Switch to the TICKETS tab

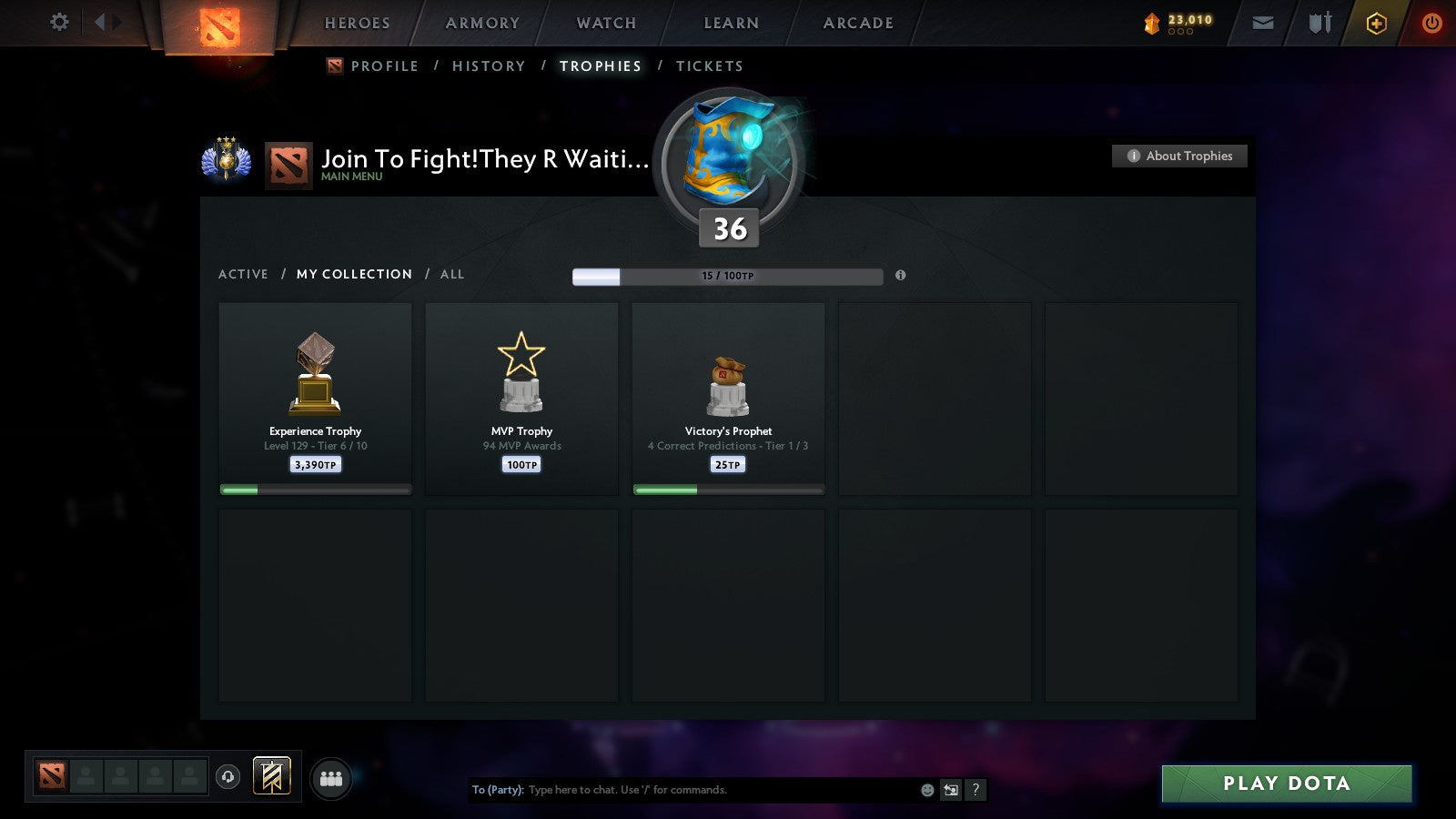click(709, 66)
